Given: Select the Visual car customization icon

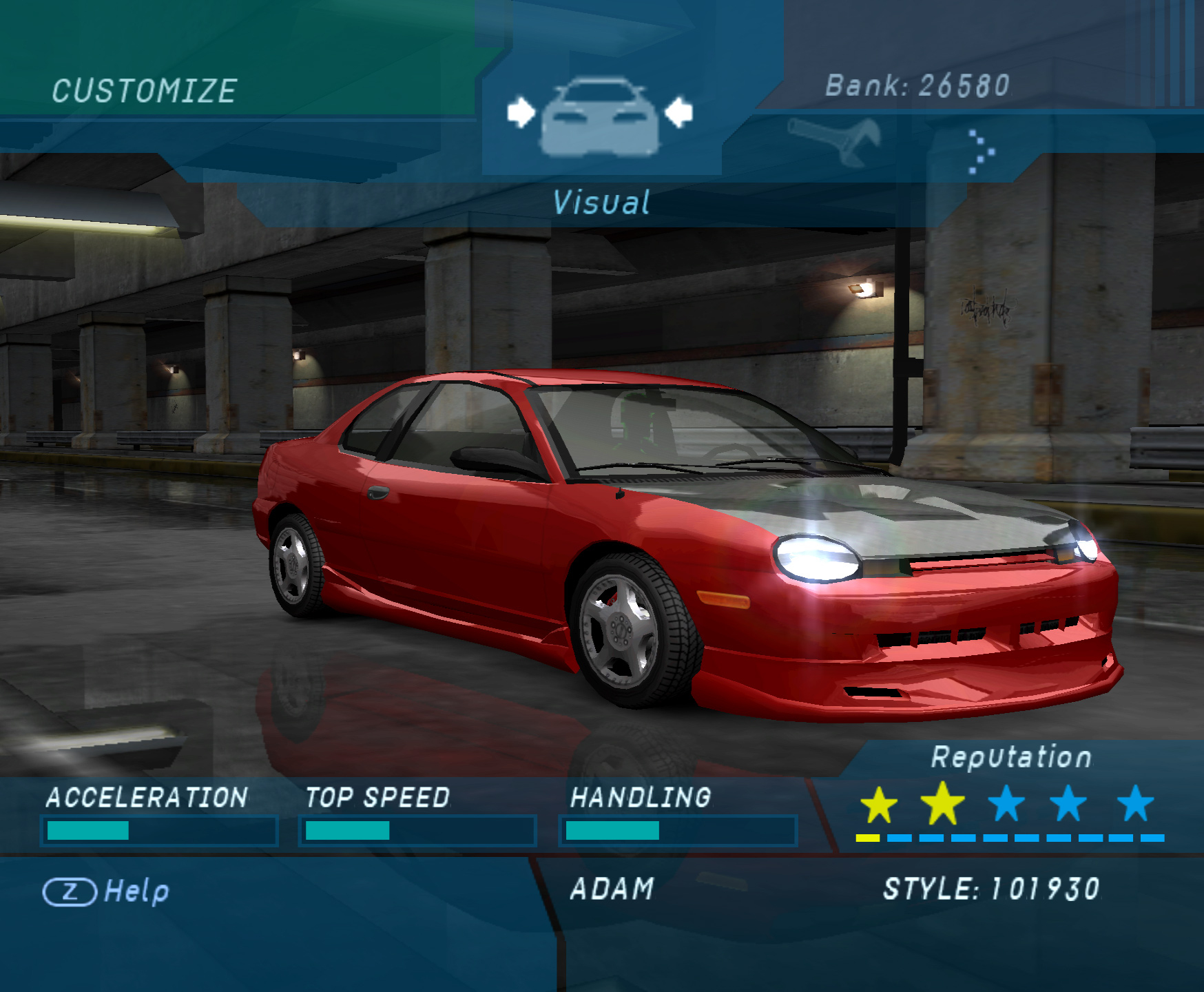Looking at the screenshot, I should click(600, 117).
